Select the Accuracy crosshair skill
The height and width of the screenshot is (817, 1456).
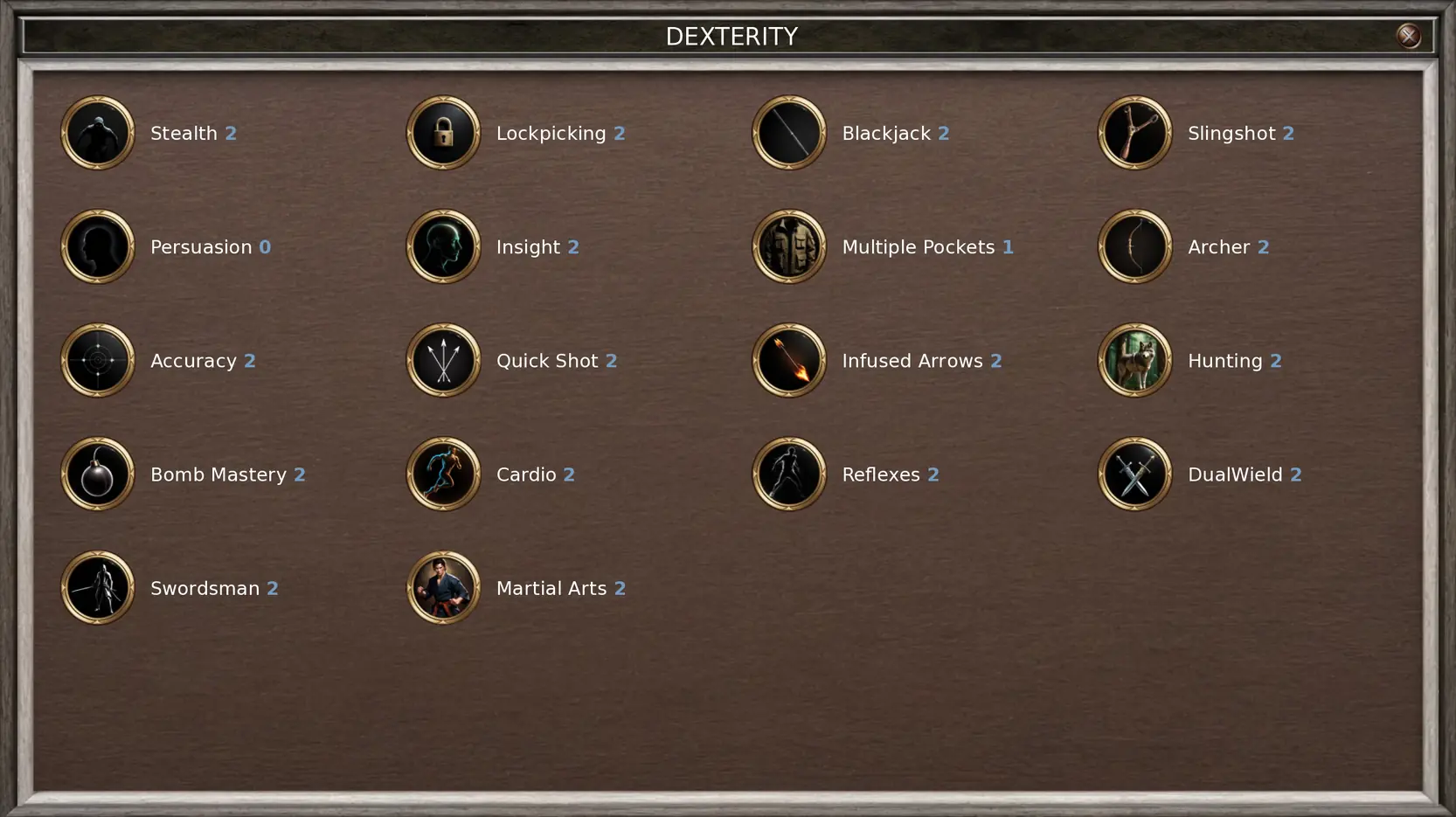click(x=98, y=360)
